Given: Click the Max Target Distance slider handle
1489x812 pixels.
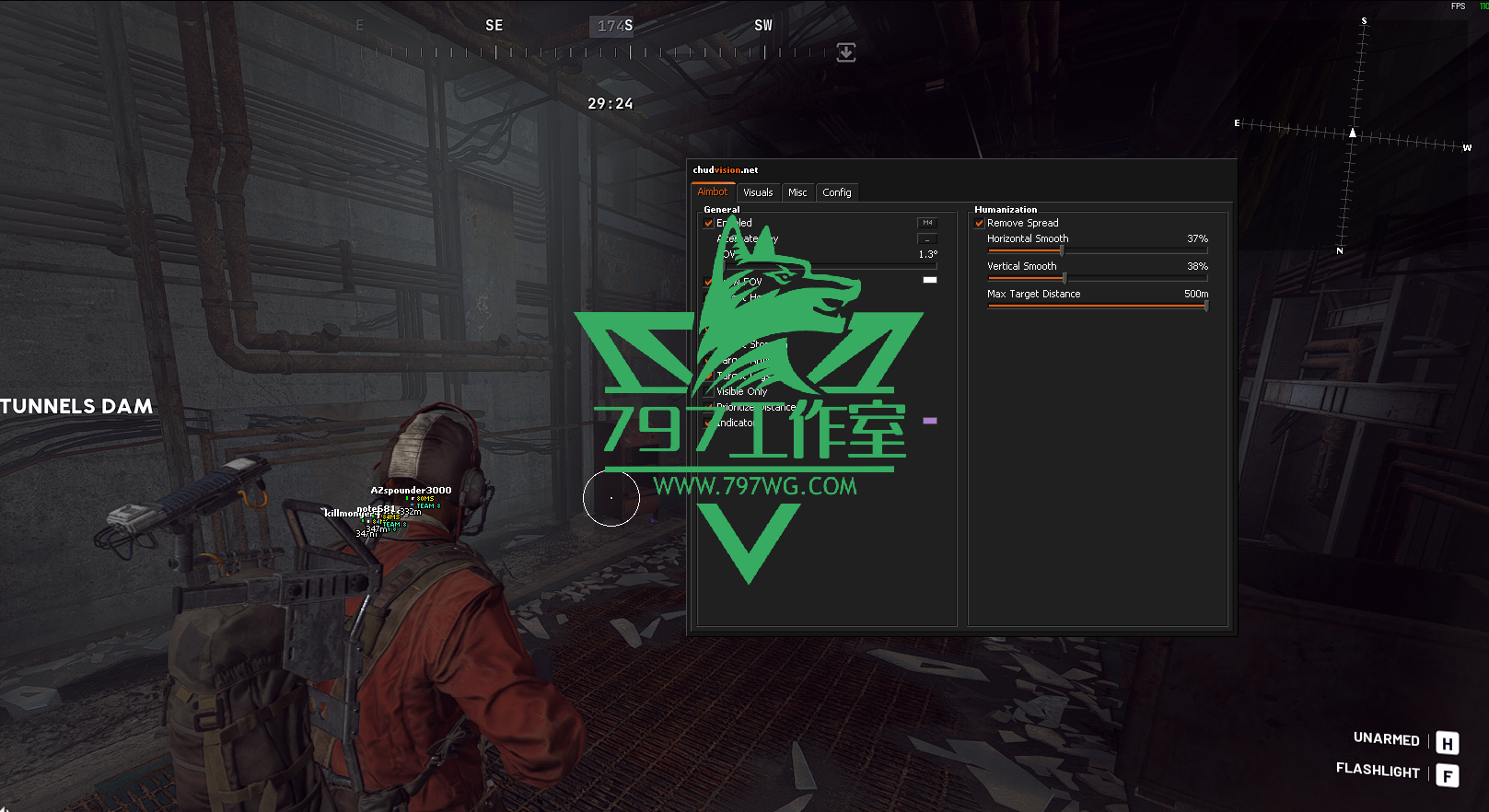Looking at the screenshot, I should 1206,305.
